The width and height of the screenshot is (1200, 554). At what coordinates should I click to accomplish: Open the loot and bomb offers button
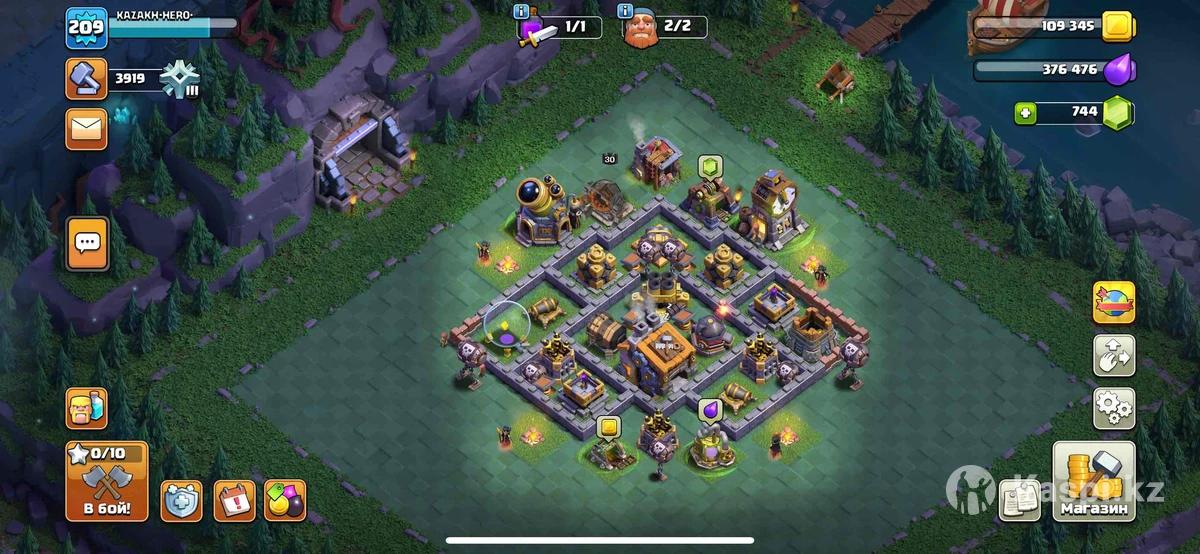[285, 500]
